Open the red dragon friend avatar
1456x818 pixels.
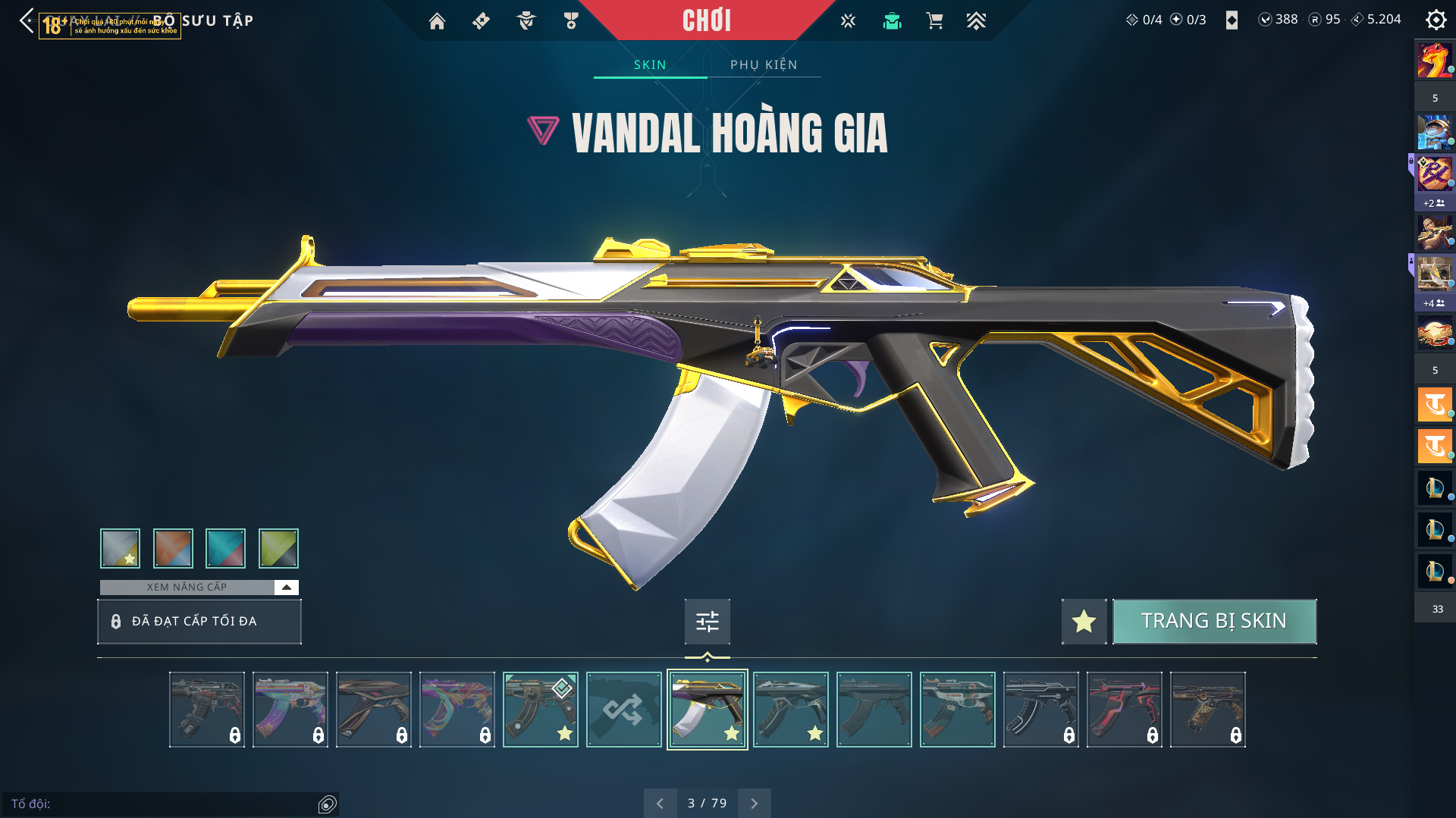click(x=1434, y=61)
